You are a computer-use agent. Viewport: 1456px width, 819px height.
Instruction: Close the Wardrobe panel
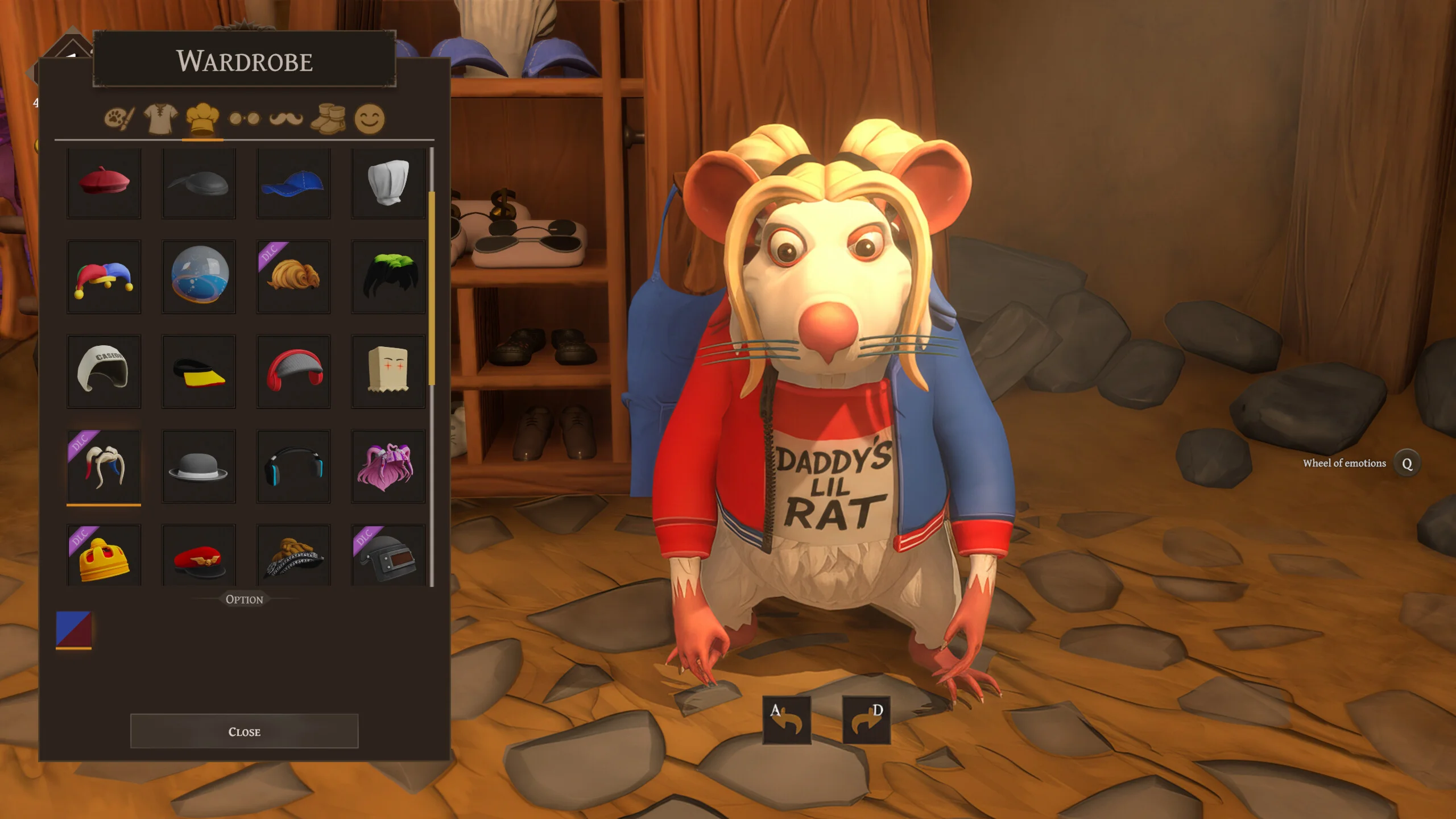[244, 731]
